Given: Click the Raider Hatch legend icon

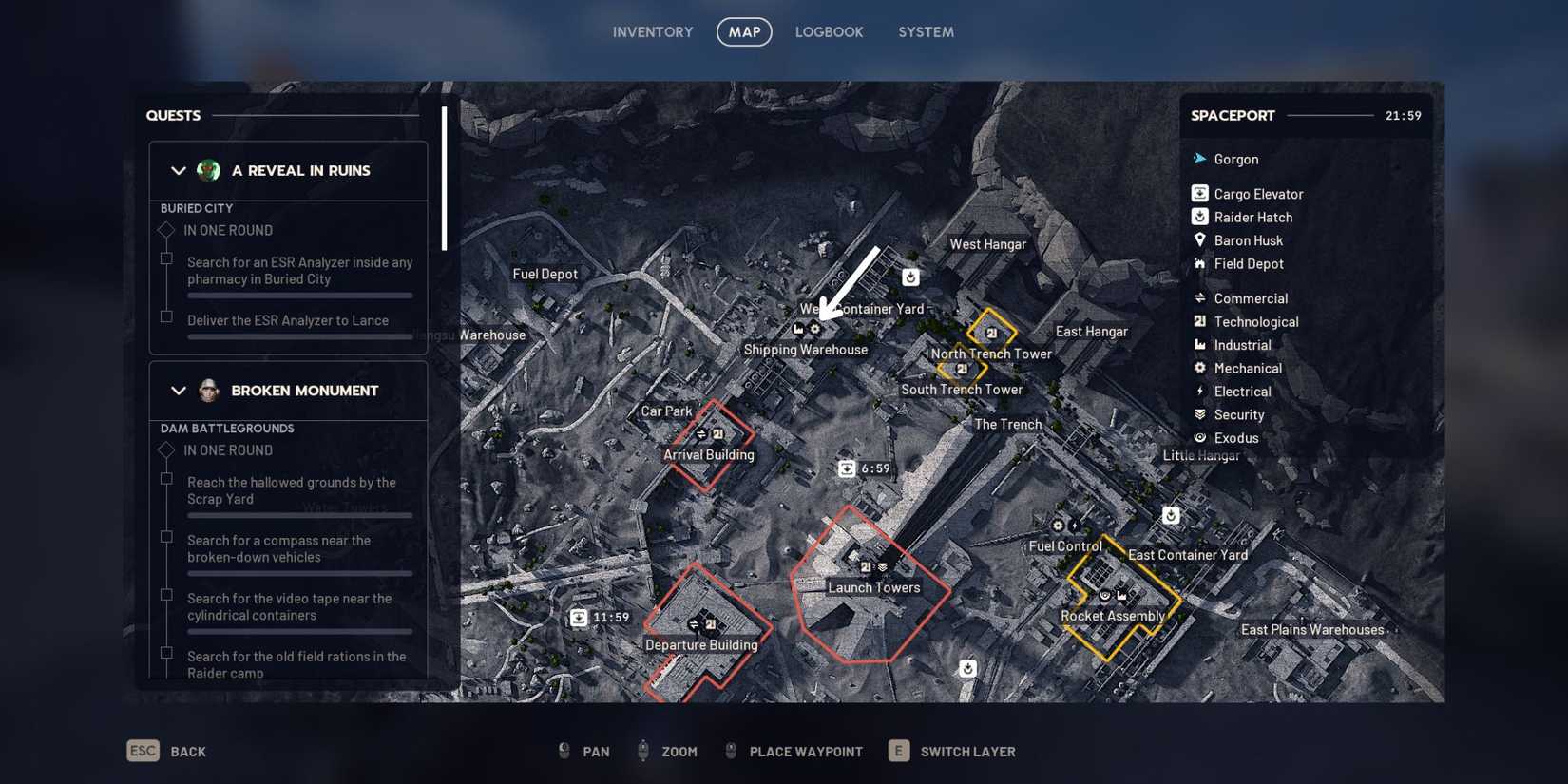Looking at the screenshot, I should [1198, 217].
